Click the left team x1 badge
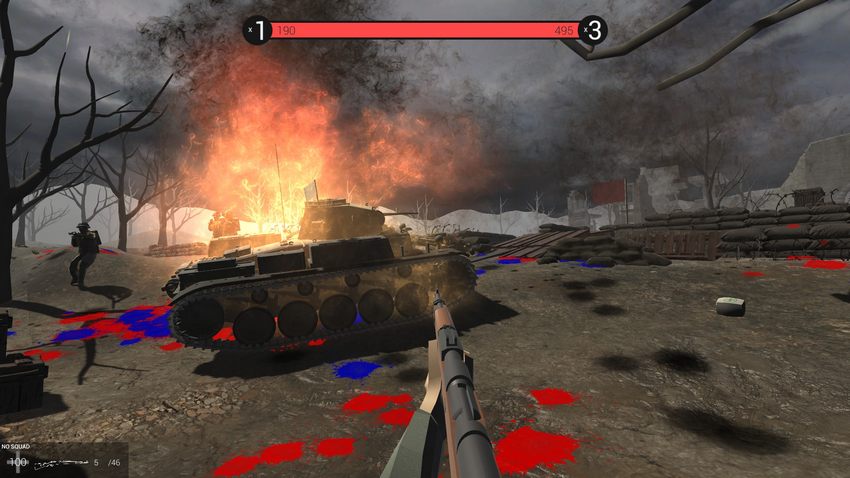Screen dimensions: 850x478 258,30
